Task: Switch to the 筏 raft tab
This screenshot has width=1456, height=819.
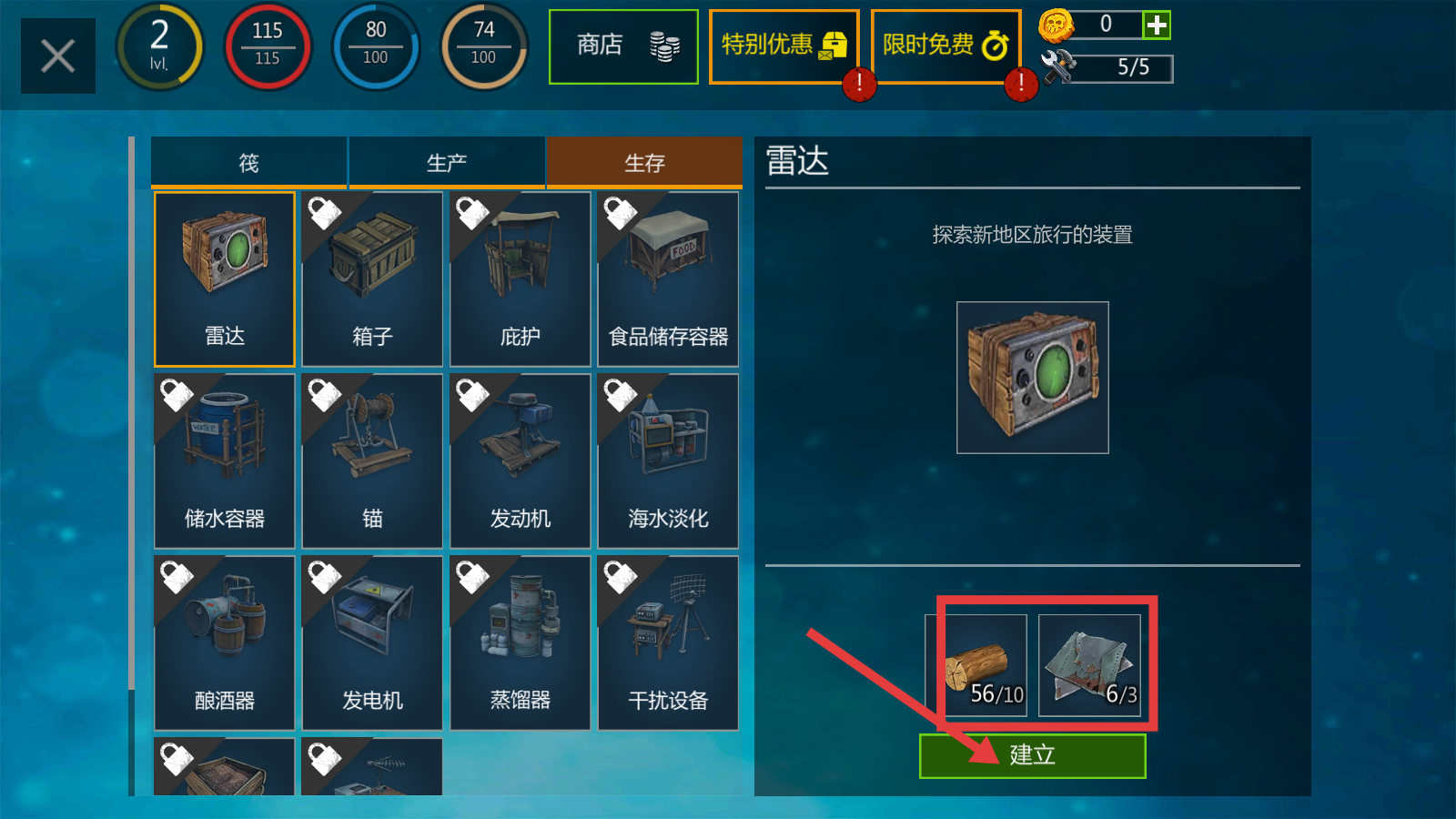Action: [x=248, y=163]
